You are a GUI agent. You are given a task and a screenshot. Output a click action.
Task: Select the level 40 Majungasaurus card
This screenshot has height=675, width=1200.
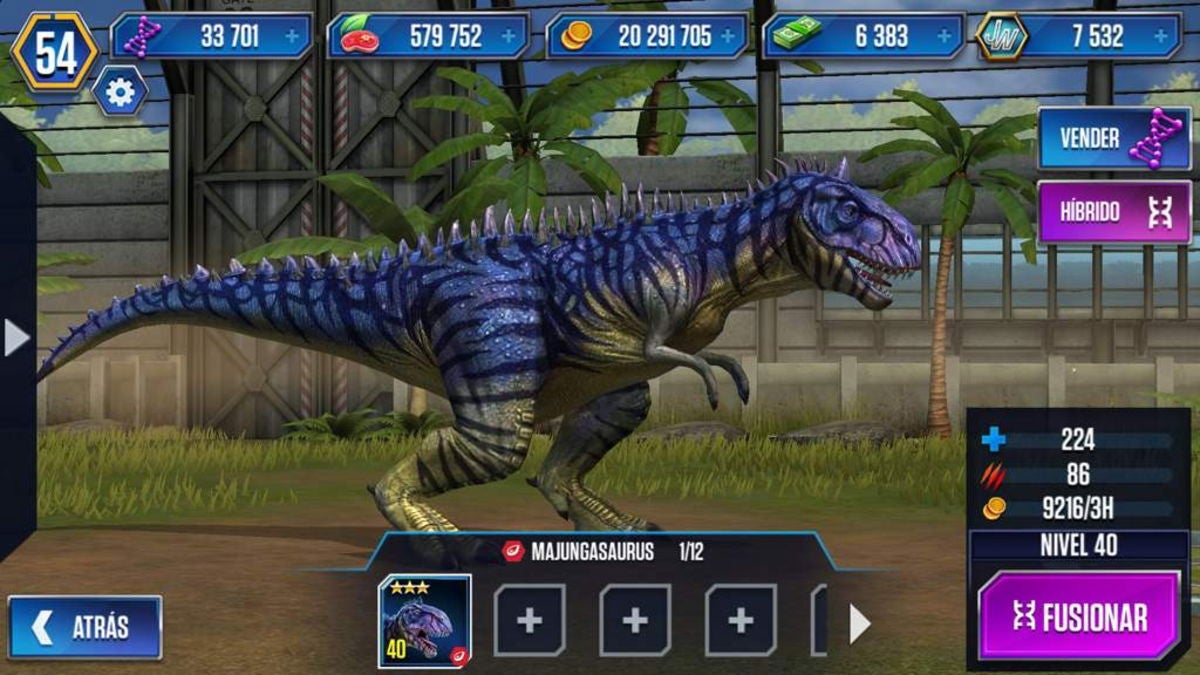[x=425, y=621]
